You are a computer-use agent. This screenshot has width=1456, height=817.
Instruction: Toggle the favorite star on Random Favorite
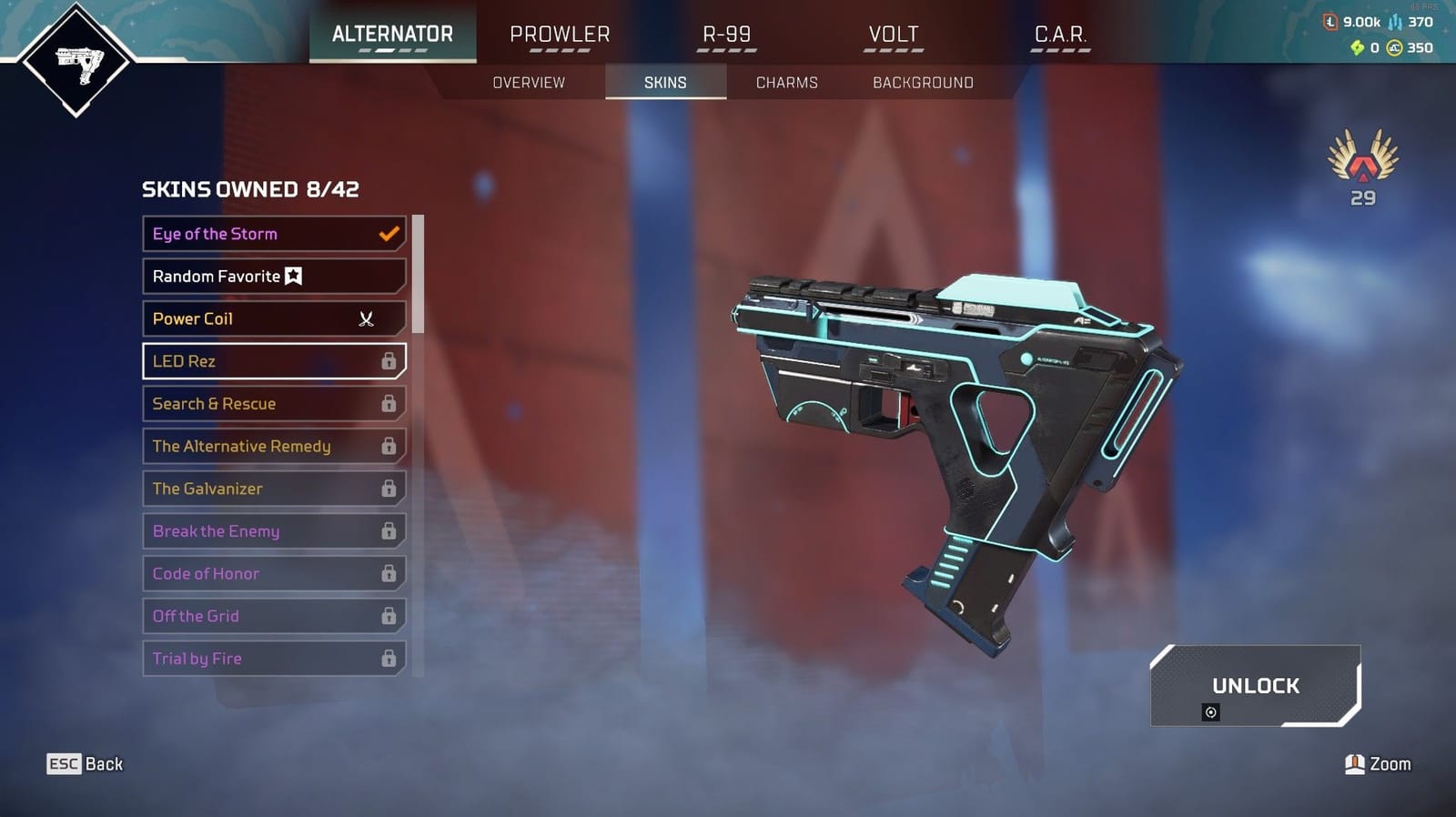tap(294, 276)
